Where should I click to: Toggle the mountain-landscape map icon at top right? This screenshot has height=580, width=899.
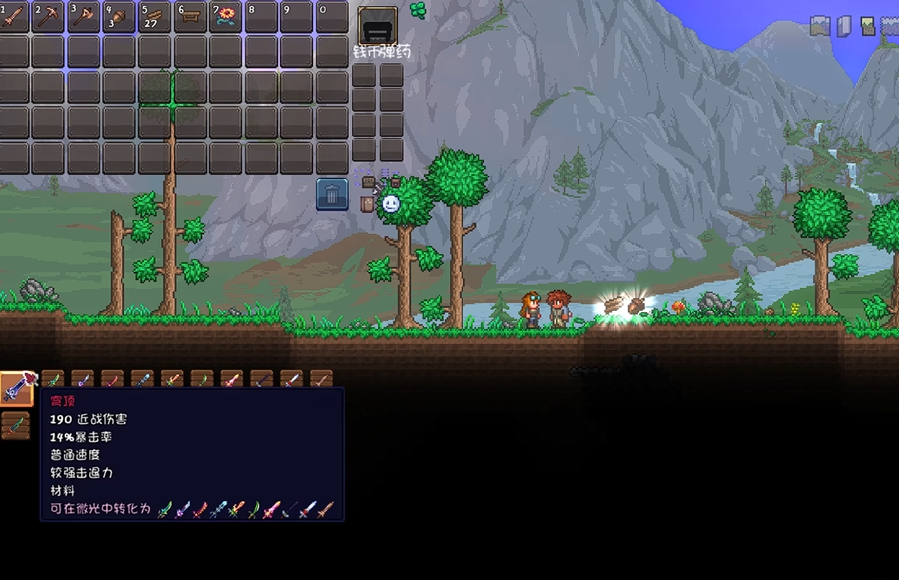pos(820,26)
